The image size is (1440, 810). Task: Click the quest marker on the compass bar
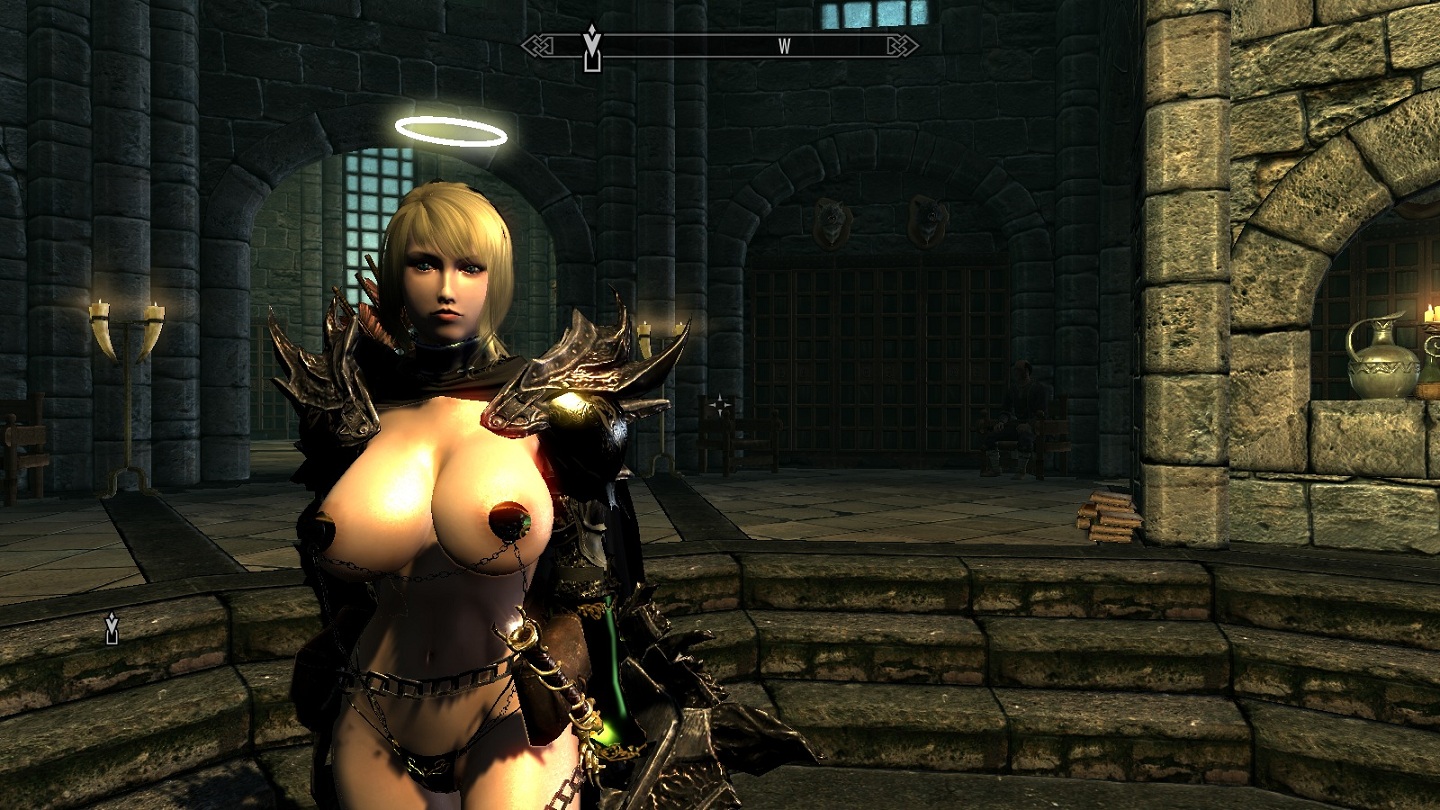pos(592,48)
